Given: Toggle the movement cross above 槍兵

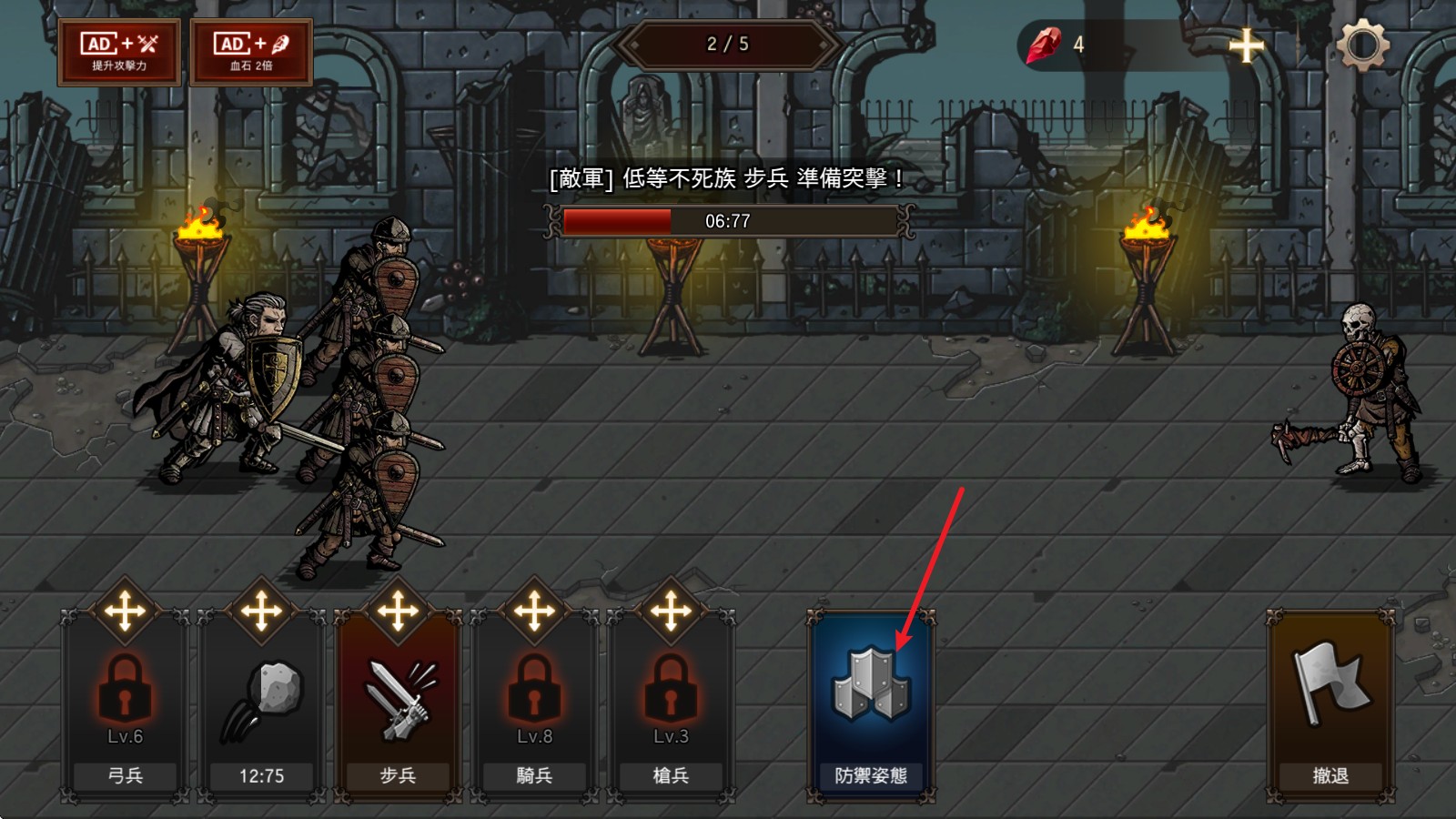Looking at the screenshot, I should pos(671,610).
